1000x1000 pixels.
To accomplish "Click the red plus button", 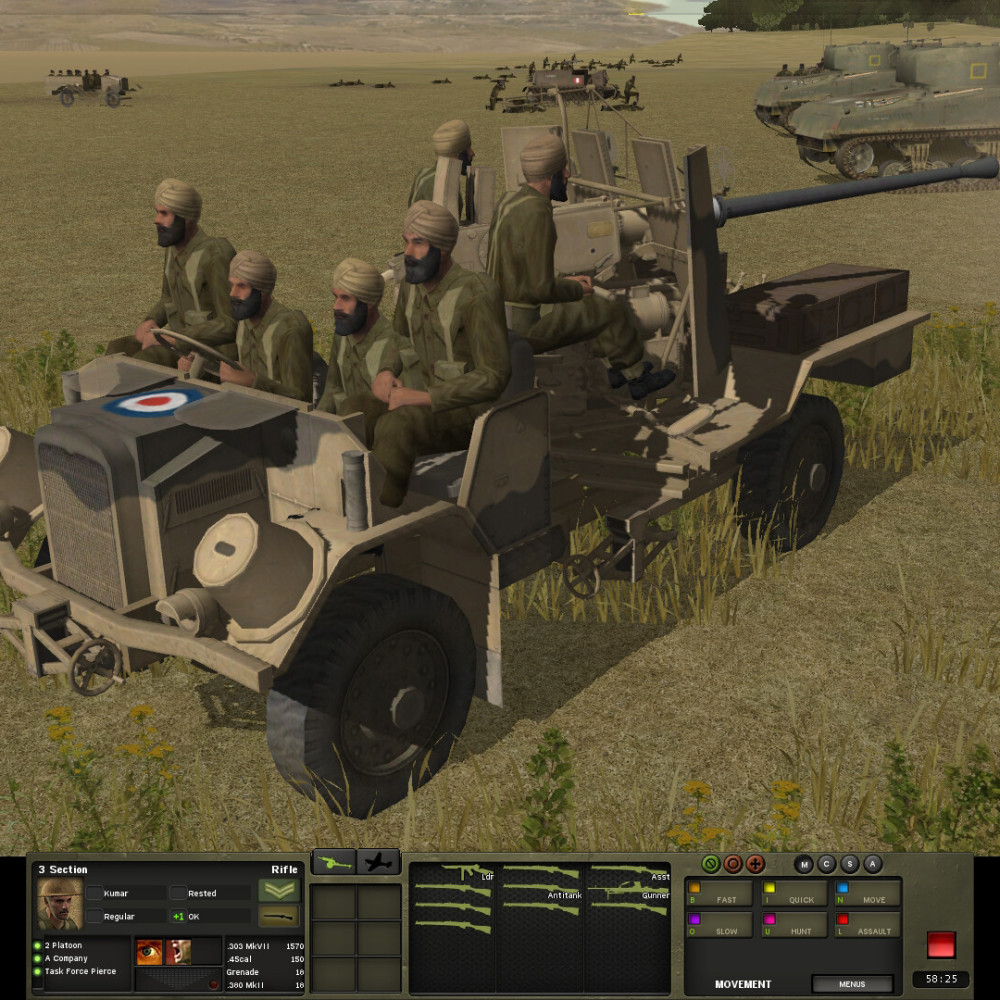I will click(x=755, y=864).
